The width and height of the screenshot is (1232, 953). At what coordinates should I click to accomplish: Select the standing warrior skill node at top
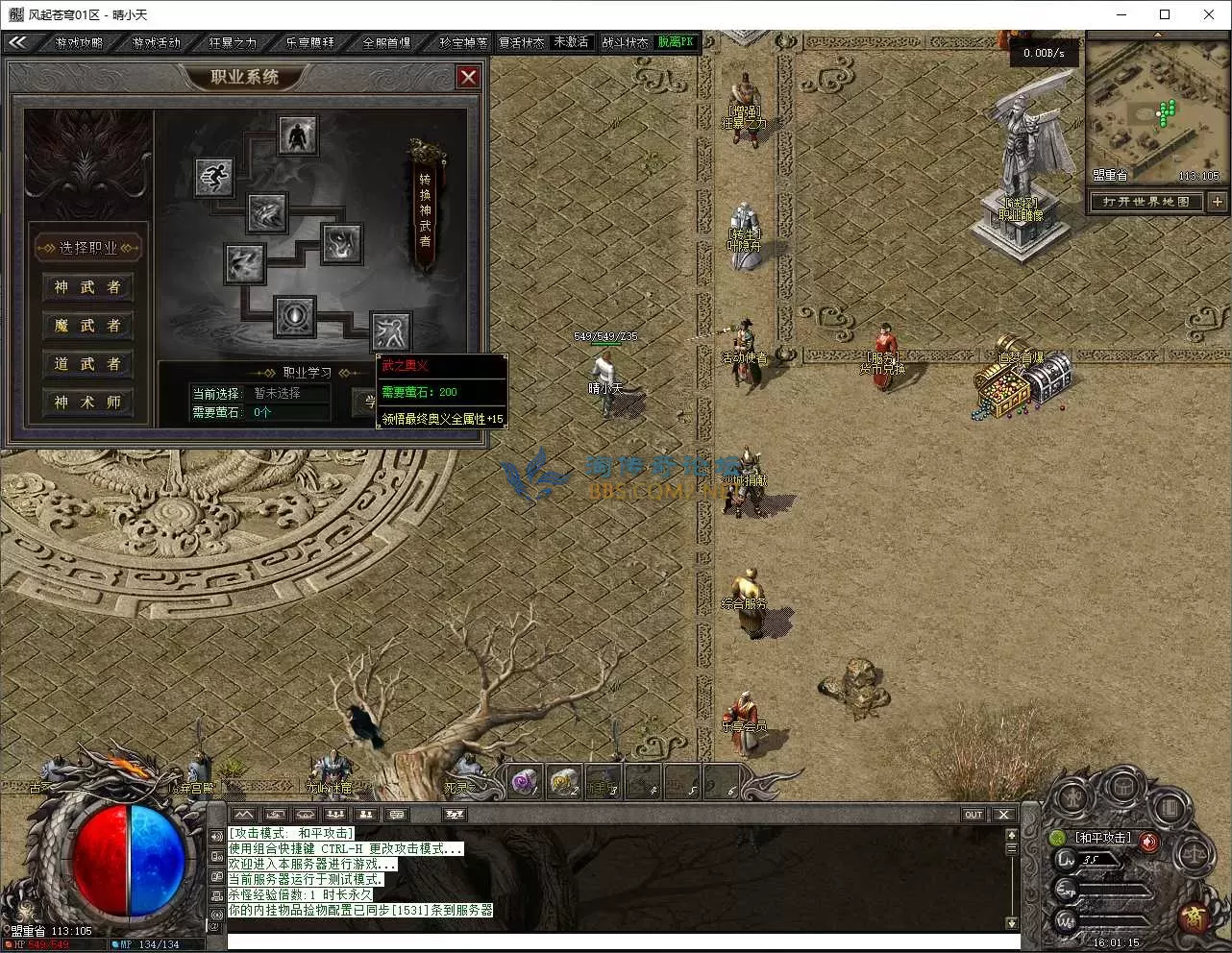(x=299, y=135)
